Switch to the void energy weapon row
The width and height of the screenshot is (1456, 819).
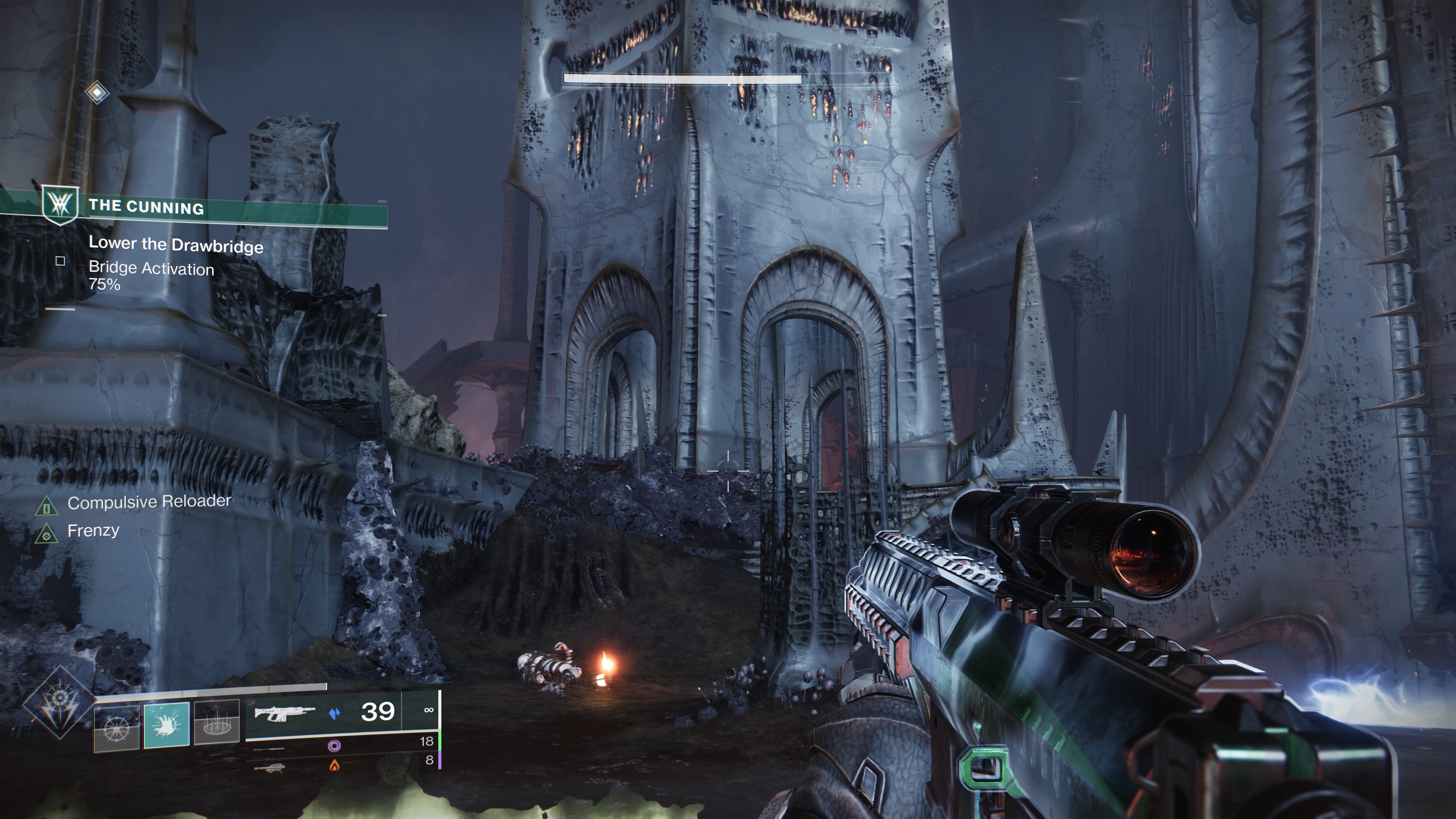click(334, 747)
